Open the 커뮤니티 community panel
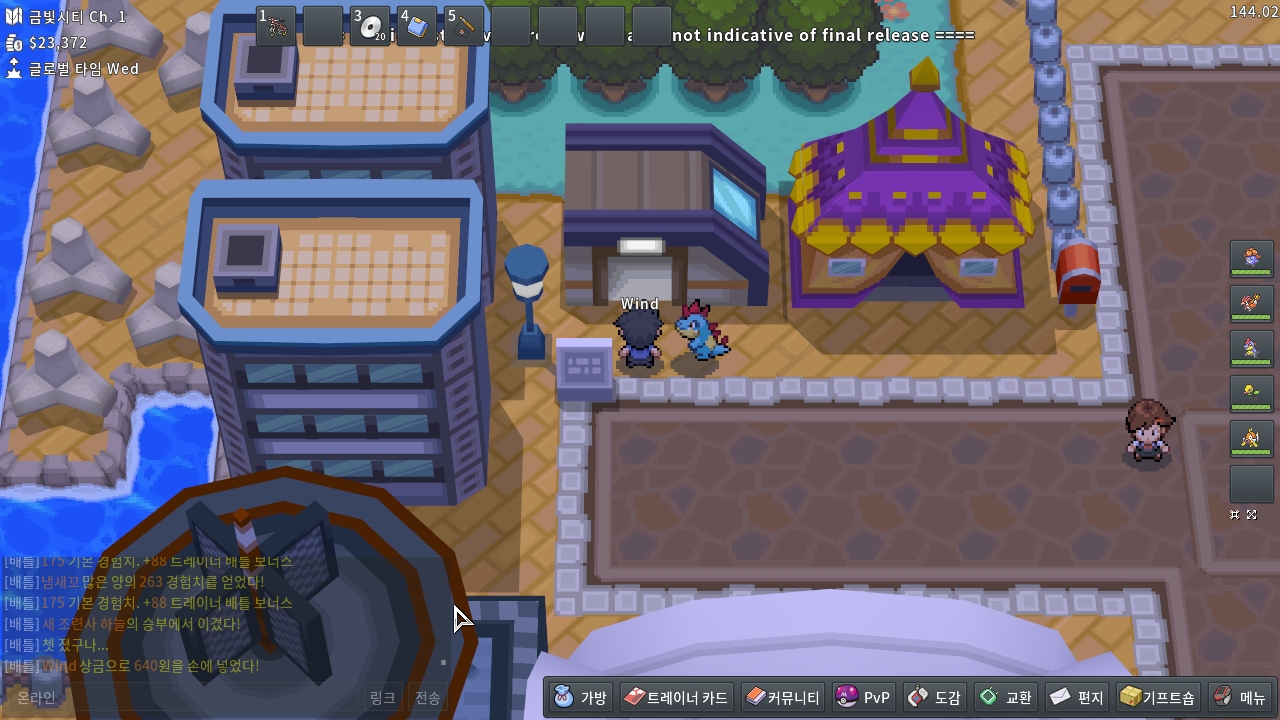 point(783,697)
